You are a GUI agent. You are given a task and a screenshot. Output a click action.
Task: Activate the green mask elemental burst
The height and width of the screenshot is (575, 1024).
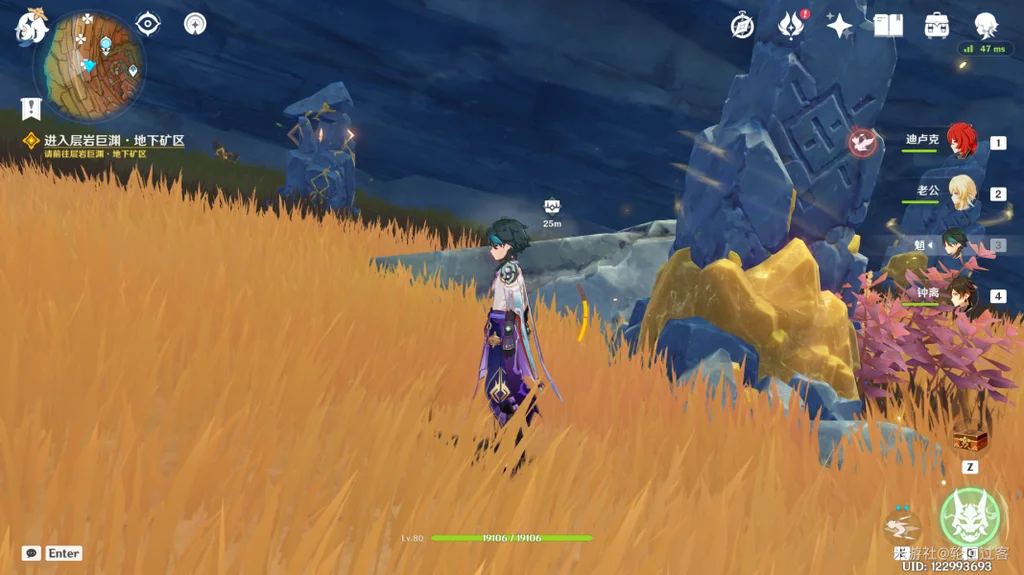click(x=970, y=518)
